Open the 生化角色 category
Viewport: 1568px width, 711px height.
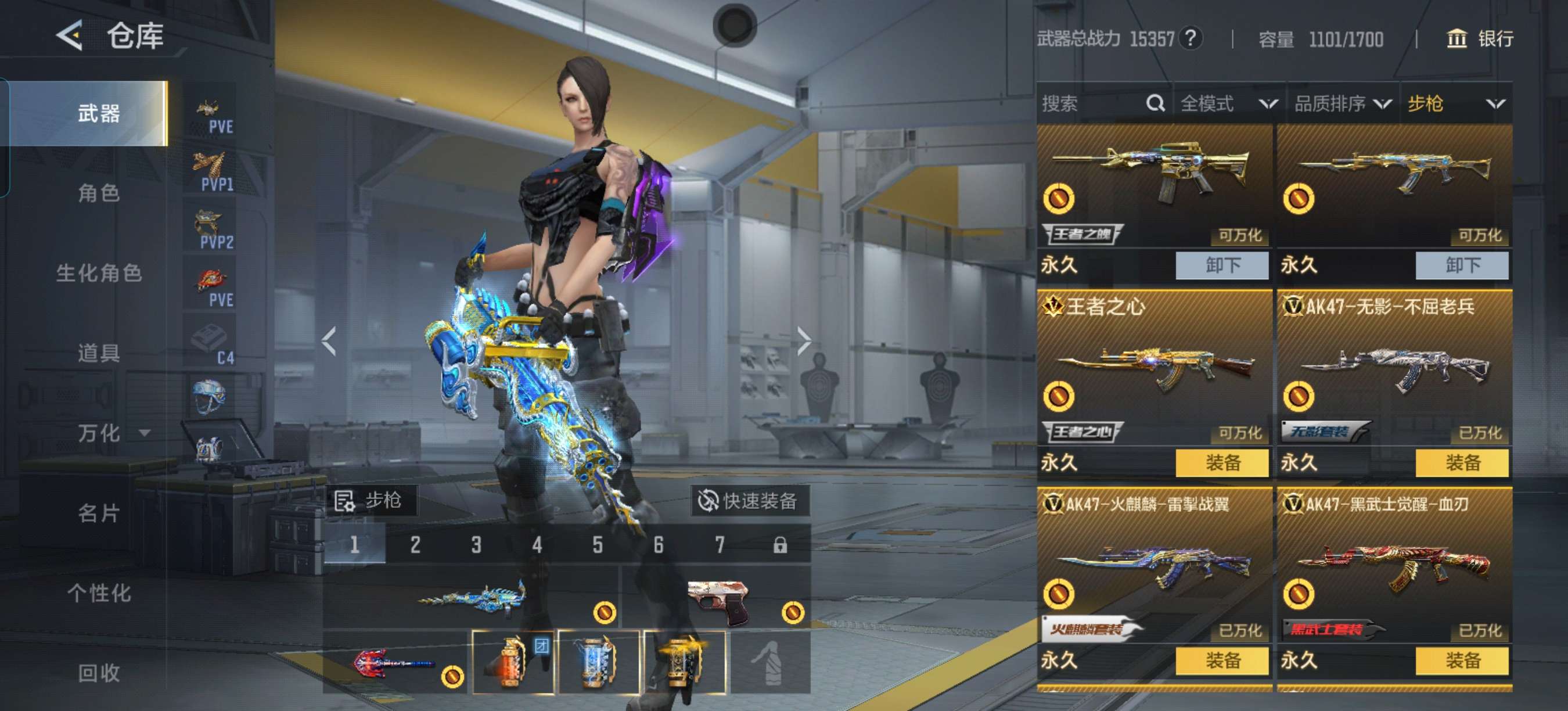click(x=99, y=274)
